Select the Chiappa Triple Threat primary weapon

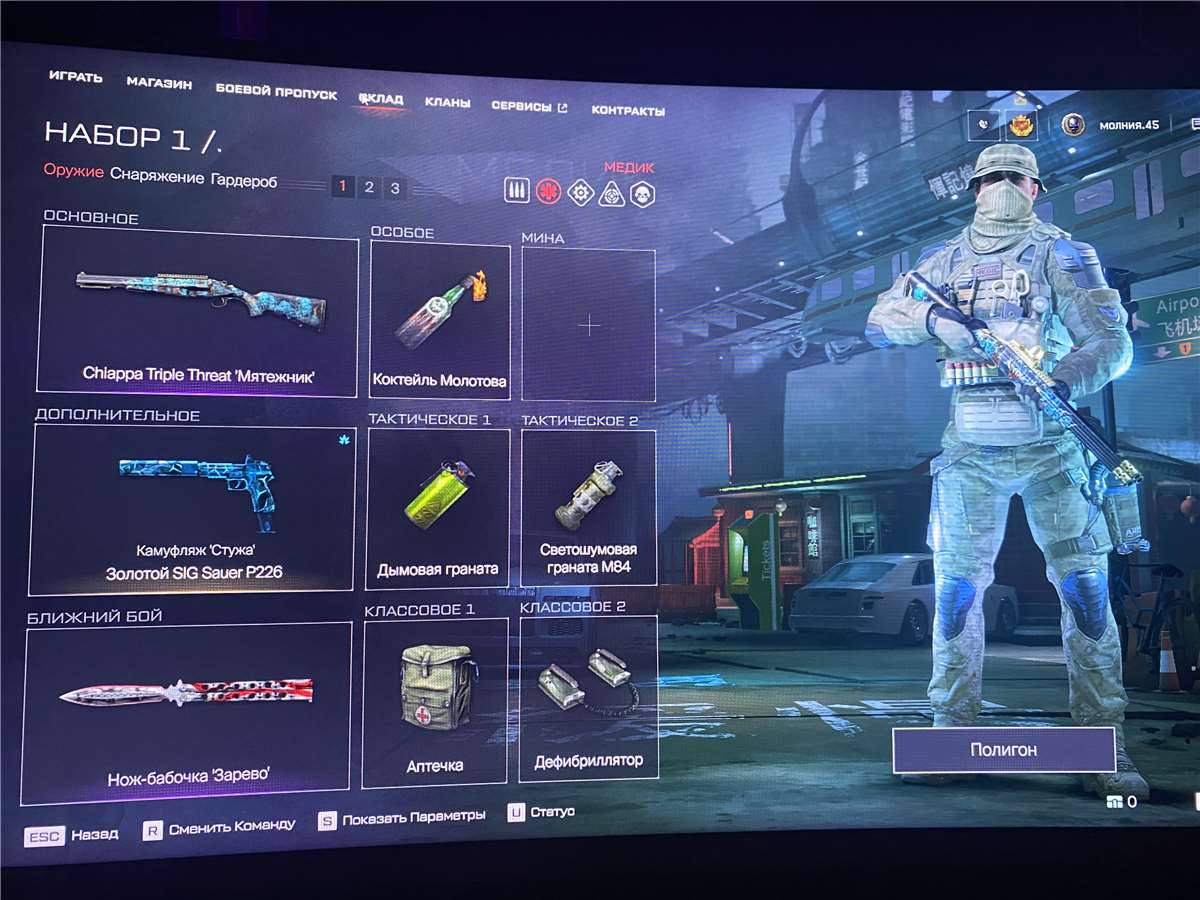[x=198, y=310]
